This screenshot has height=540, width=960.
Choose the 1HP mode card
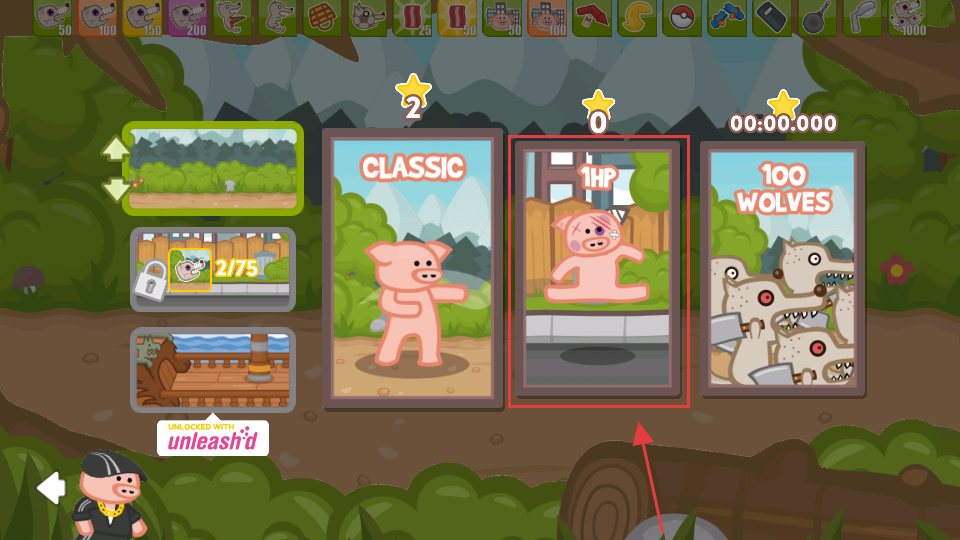598,268
